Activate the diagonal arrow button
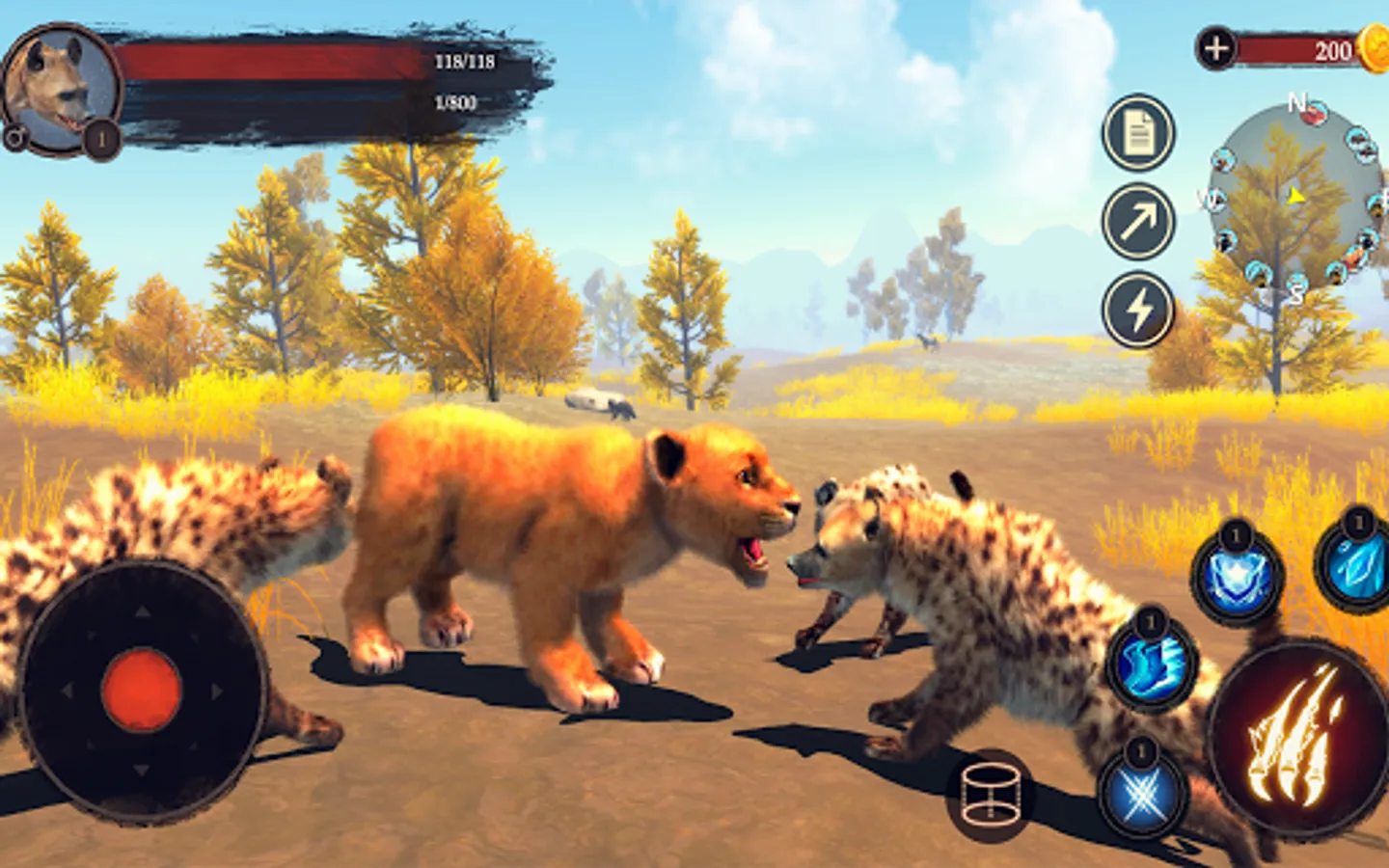 pos(1138,221)
